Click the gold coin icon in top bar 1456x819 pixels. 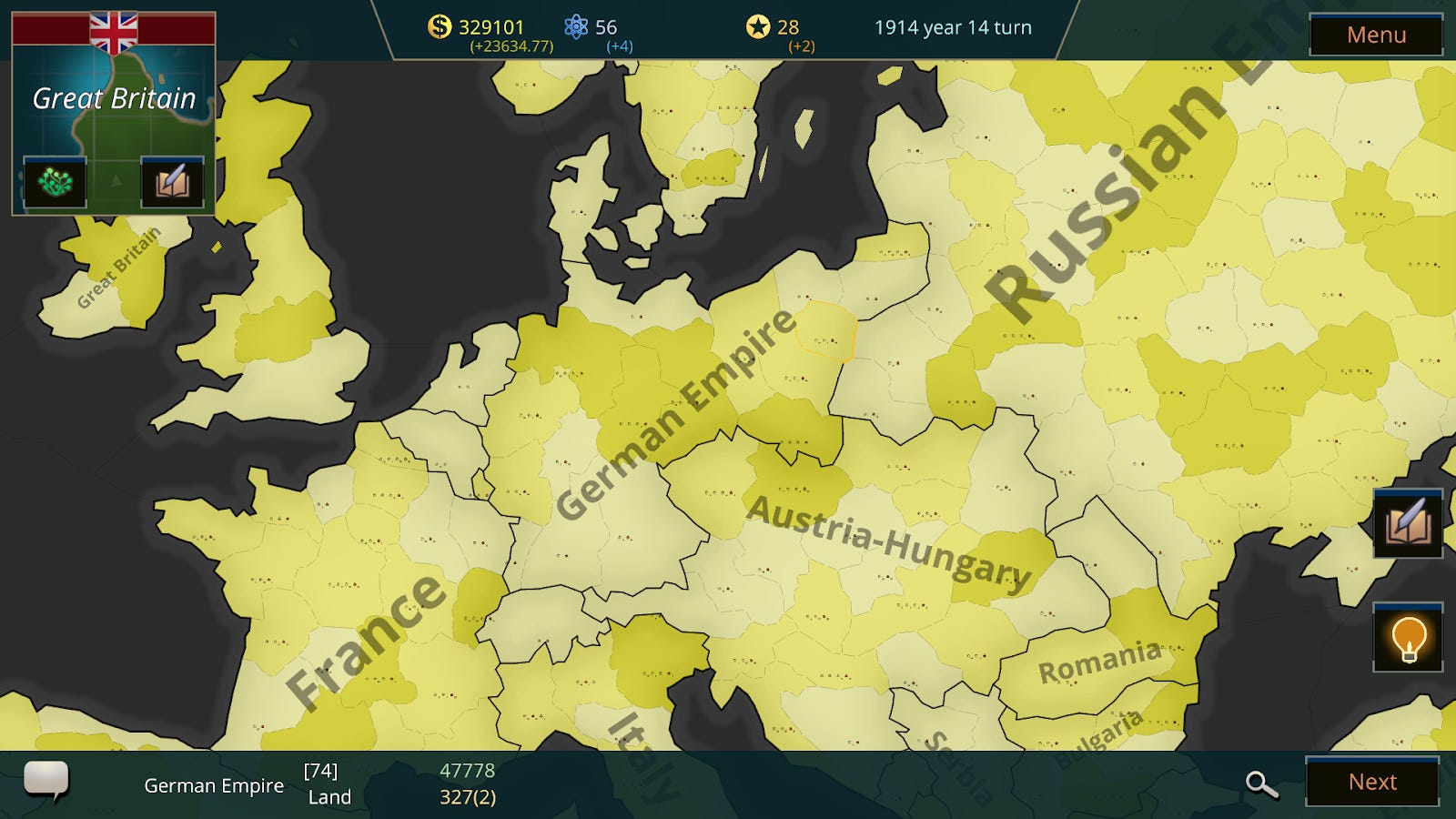440,26
